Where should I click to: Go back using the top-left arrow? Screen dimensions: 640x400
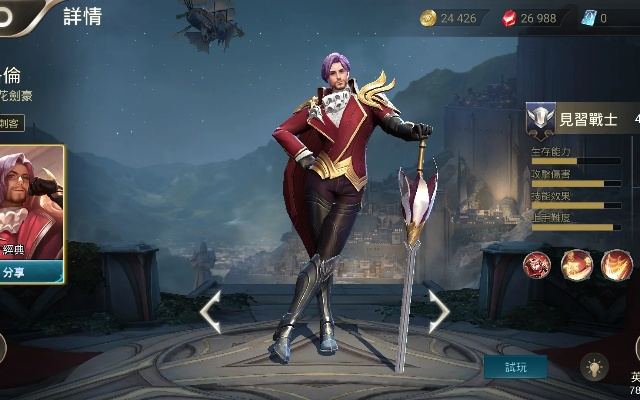tap(22, 12)
